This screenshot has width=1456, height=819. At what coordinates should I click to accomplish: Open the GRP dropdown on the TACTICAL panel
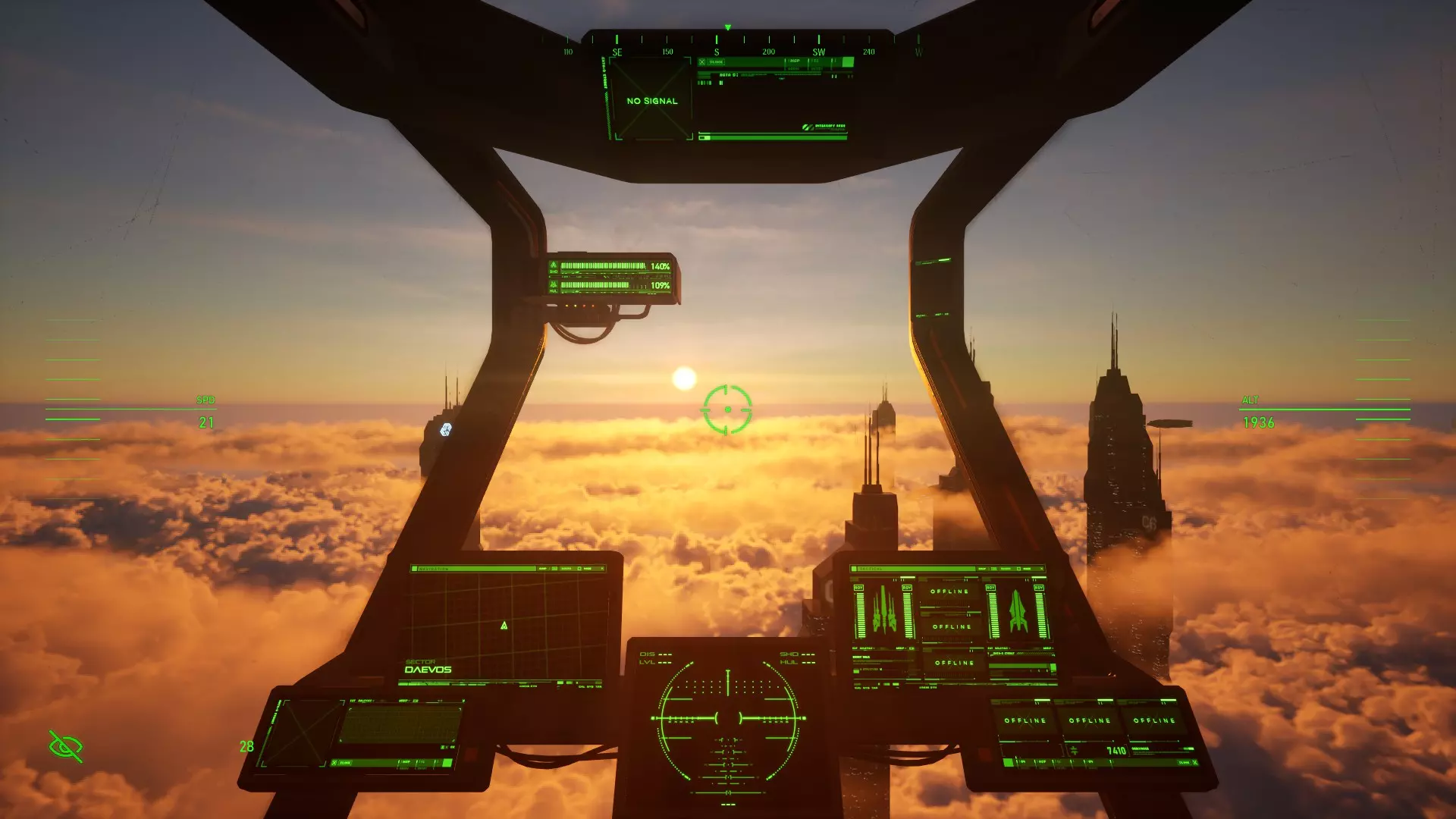click(982, 568)
